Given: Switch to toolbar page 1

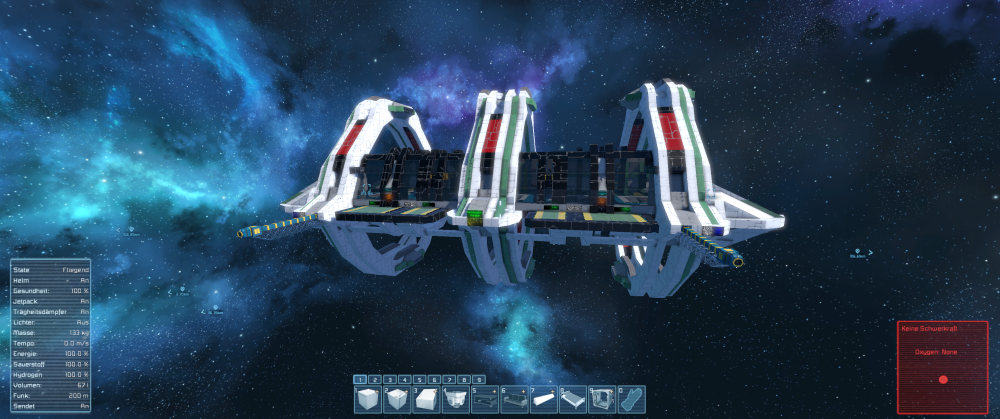Looking at the screenshot, I should click(361, 380).
